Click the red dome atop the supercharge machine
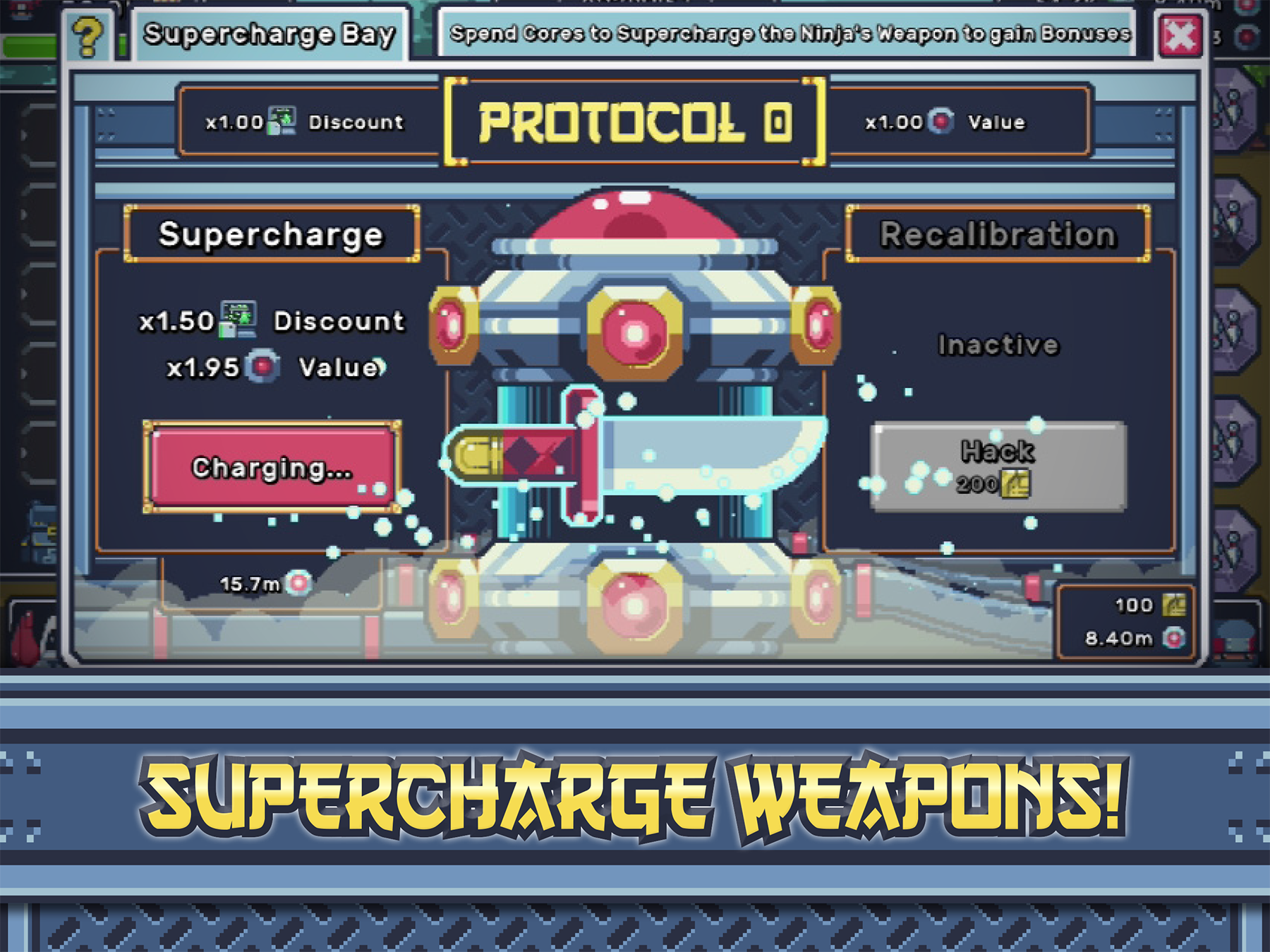The height and width of the screenshot is (952, 1270). coord(634,215)
